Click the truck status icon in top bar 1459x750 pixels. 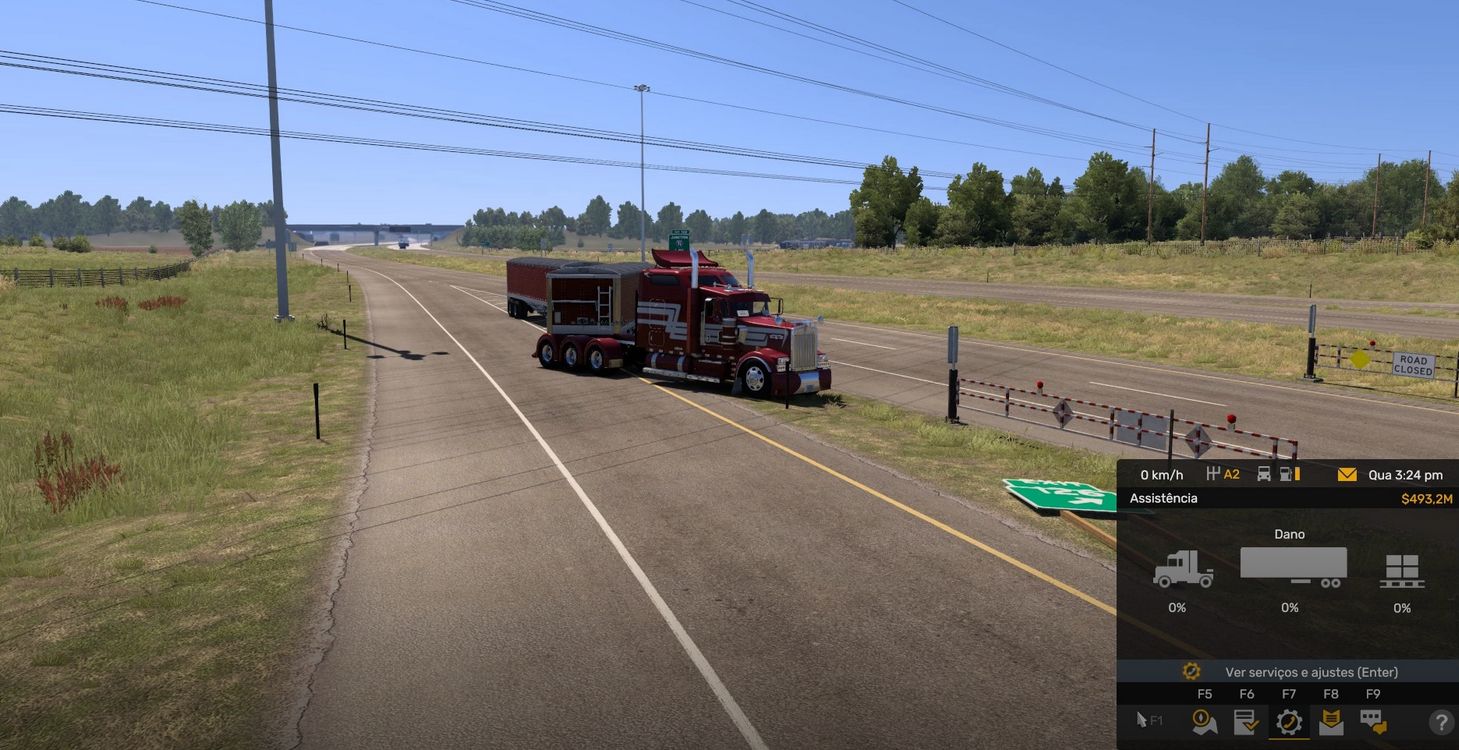click(1264, 474)
